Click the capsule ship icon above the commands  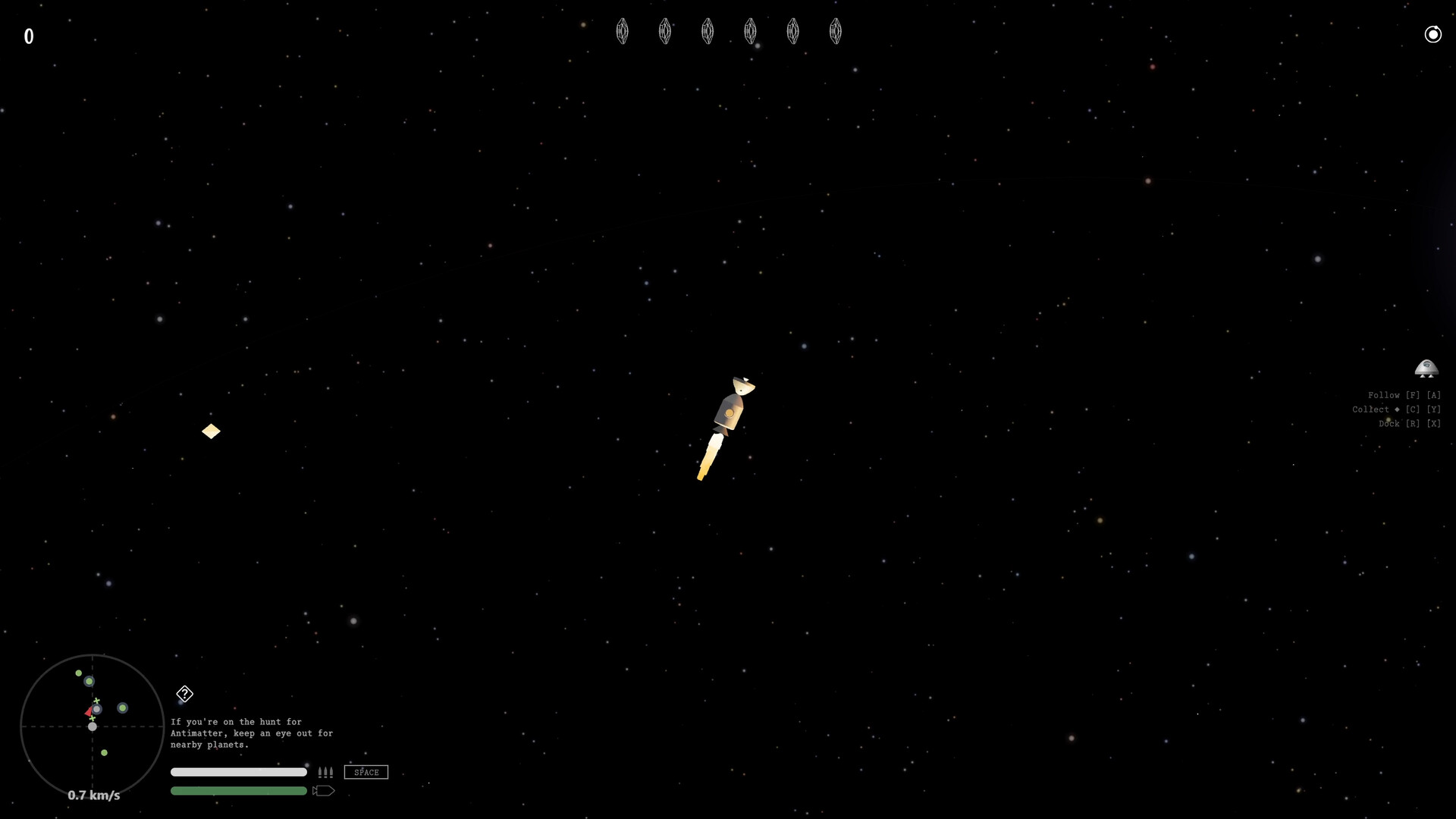[x=1427, y=369]
